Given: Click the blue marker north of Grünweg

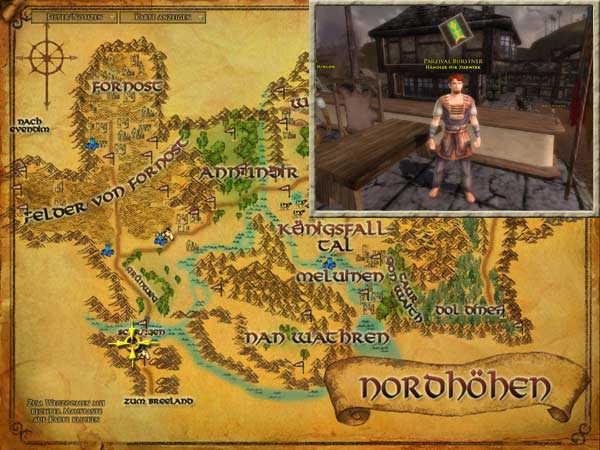Looking at the screenshot, I should pos(160,237).
